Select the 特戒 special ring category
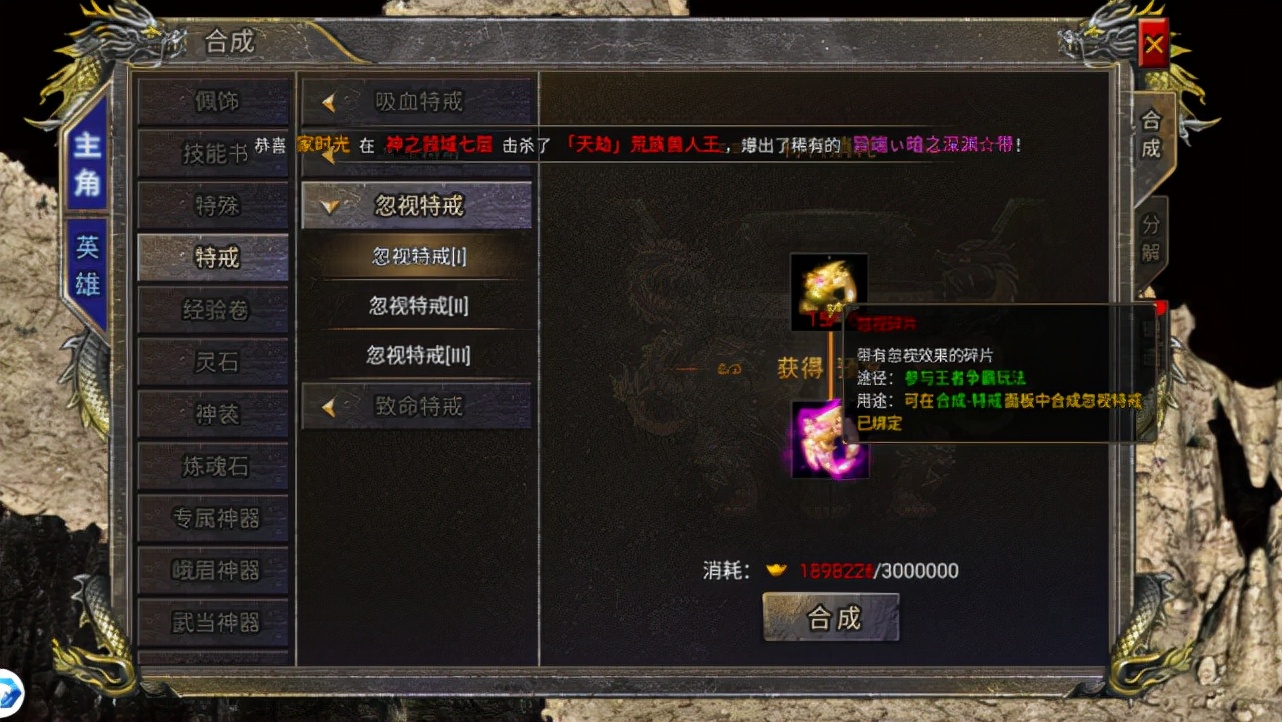The image size is (1282, 722). (213, 257)
